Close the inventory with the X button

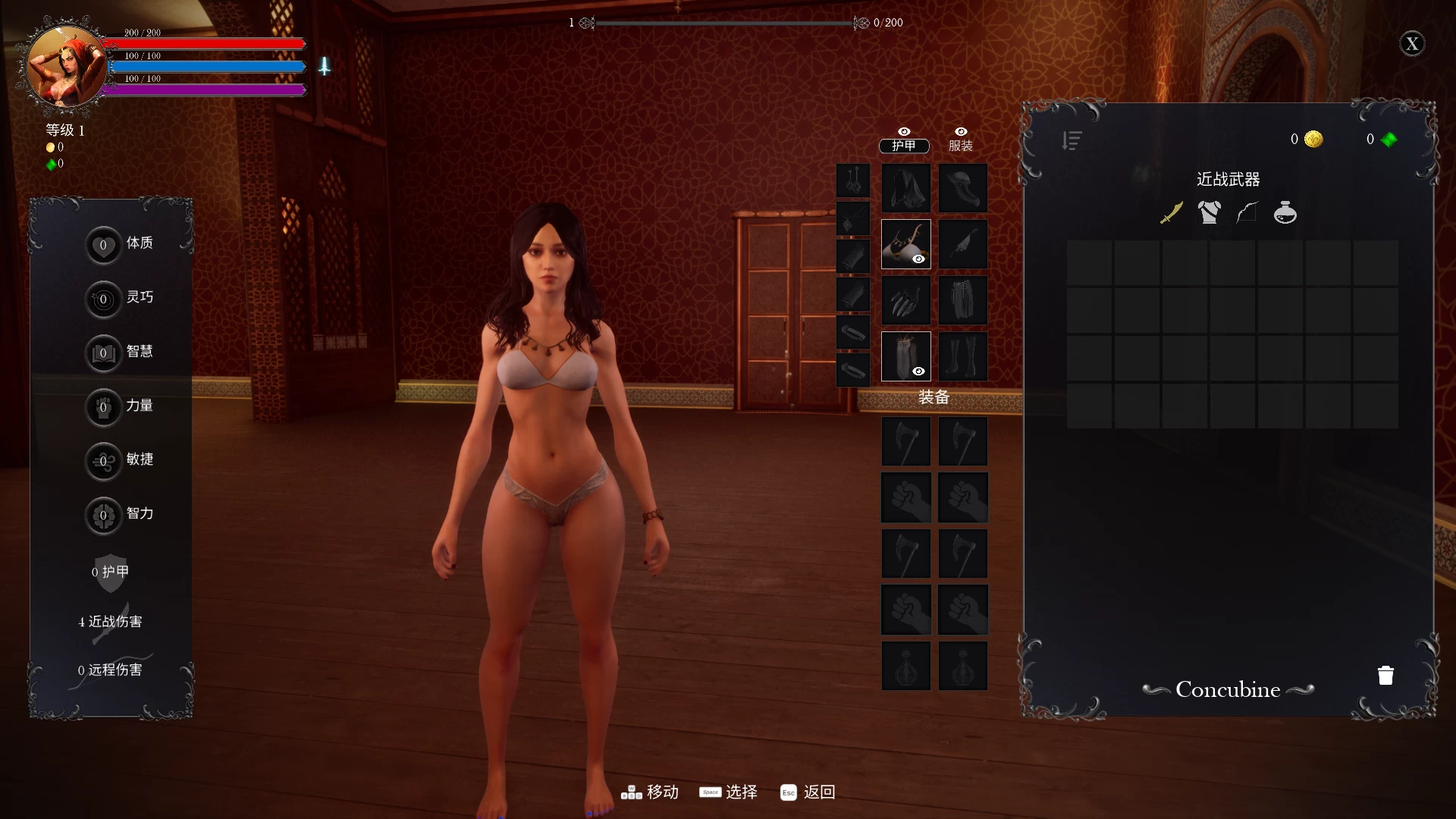click(1411, 44)
